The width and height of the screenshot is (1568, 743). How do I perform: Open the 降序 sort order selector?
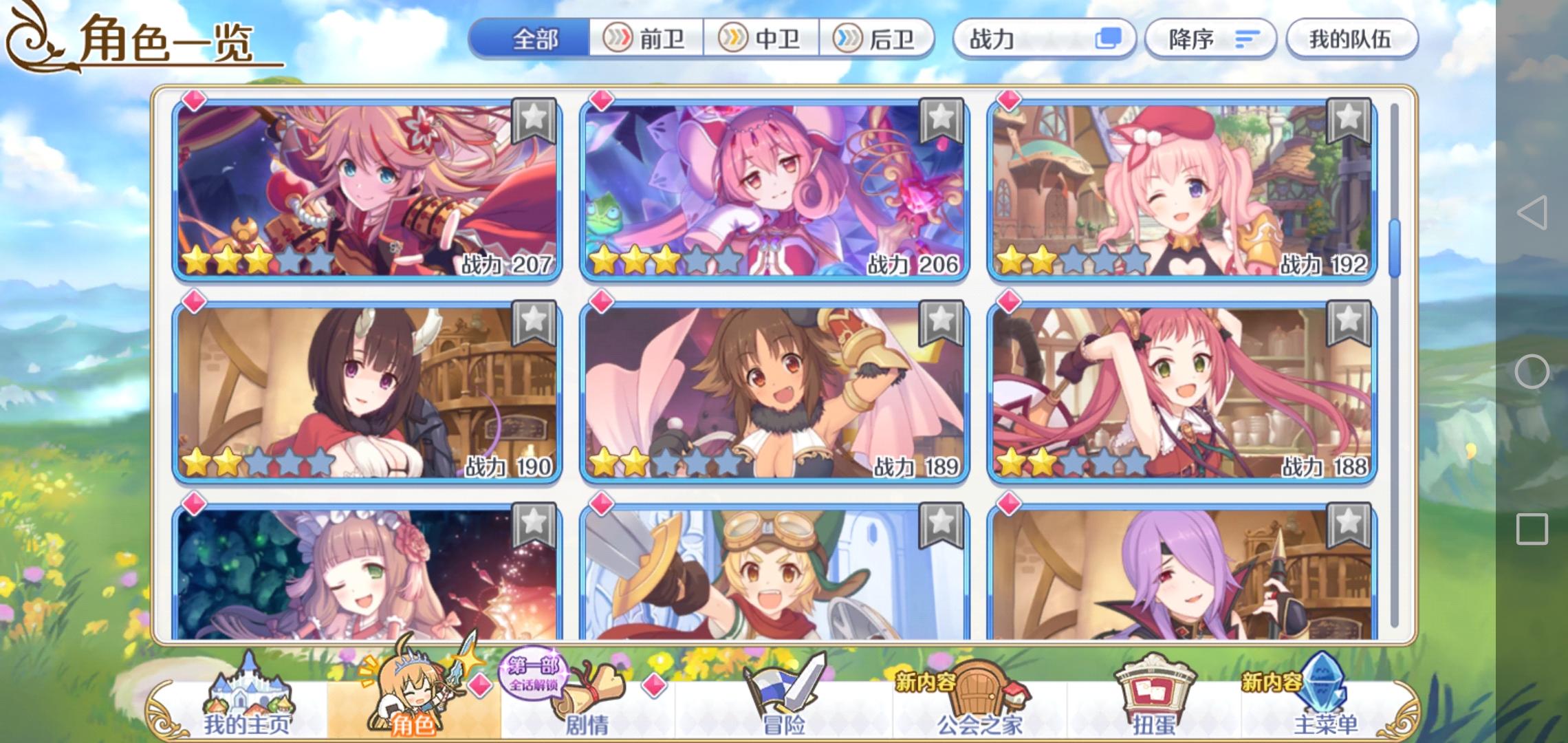[1210, 39]
